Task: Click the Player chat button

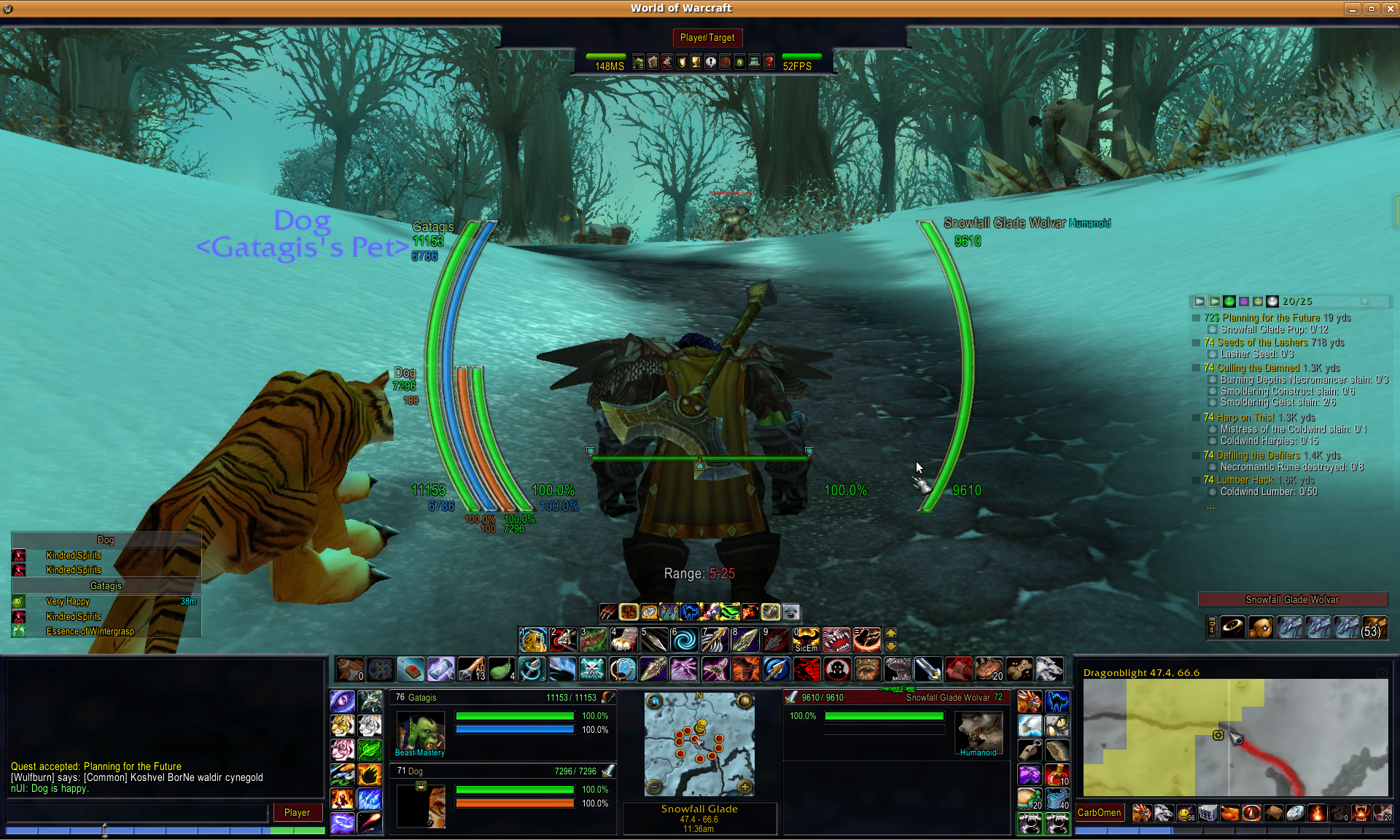Action: click(x=297, y=812)
